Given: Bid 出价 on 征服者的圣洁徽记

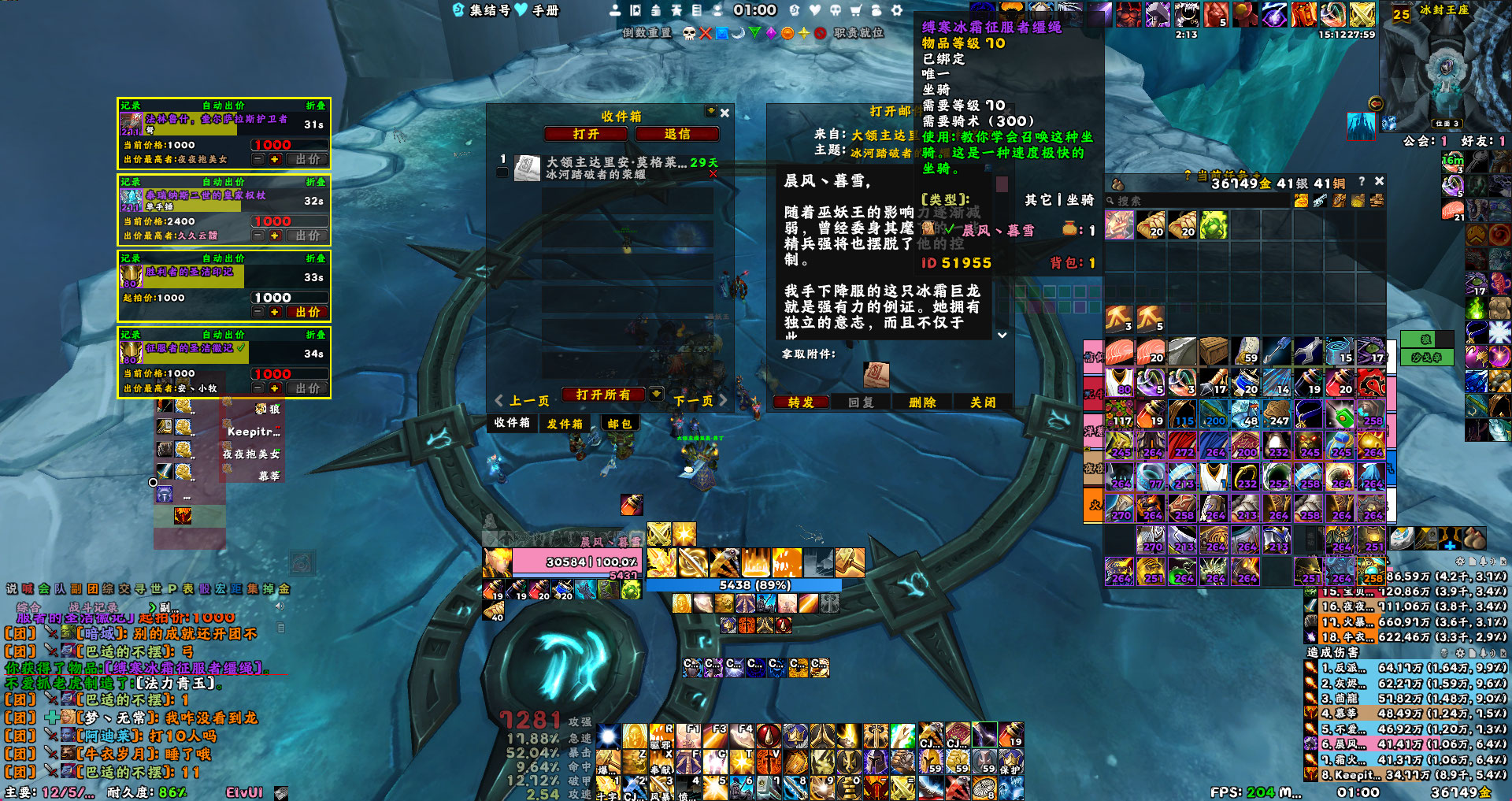Looking at the screenshot, I should (x=308, y=388).
